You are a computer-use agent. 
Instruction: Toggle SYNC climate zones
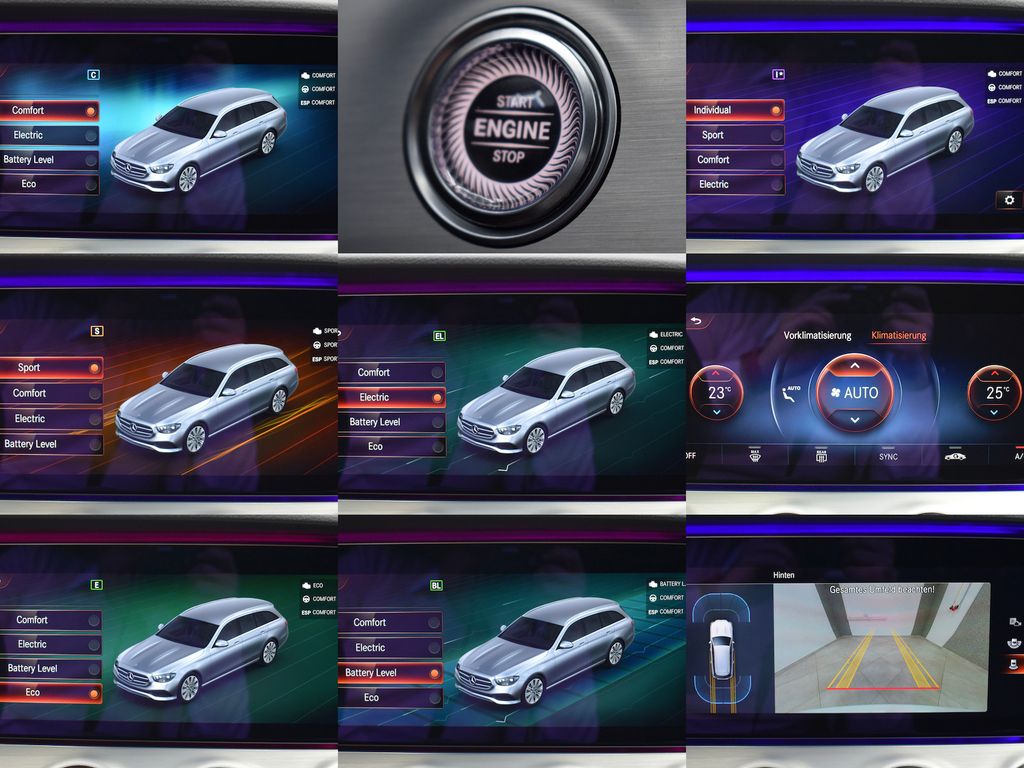click(x=888, y=457)
